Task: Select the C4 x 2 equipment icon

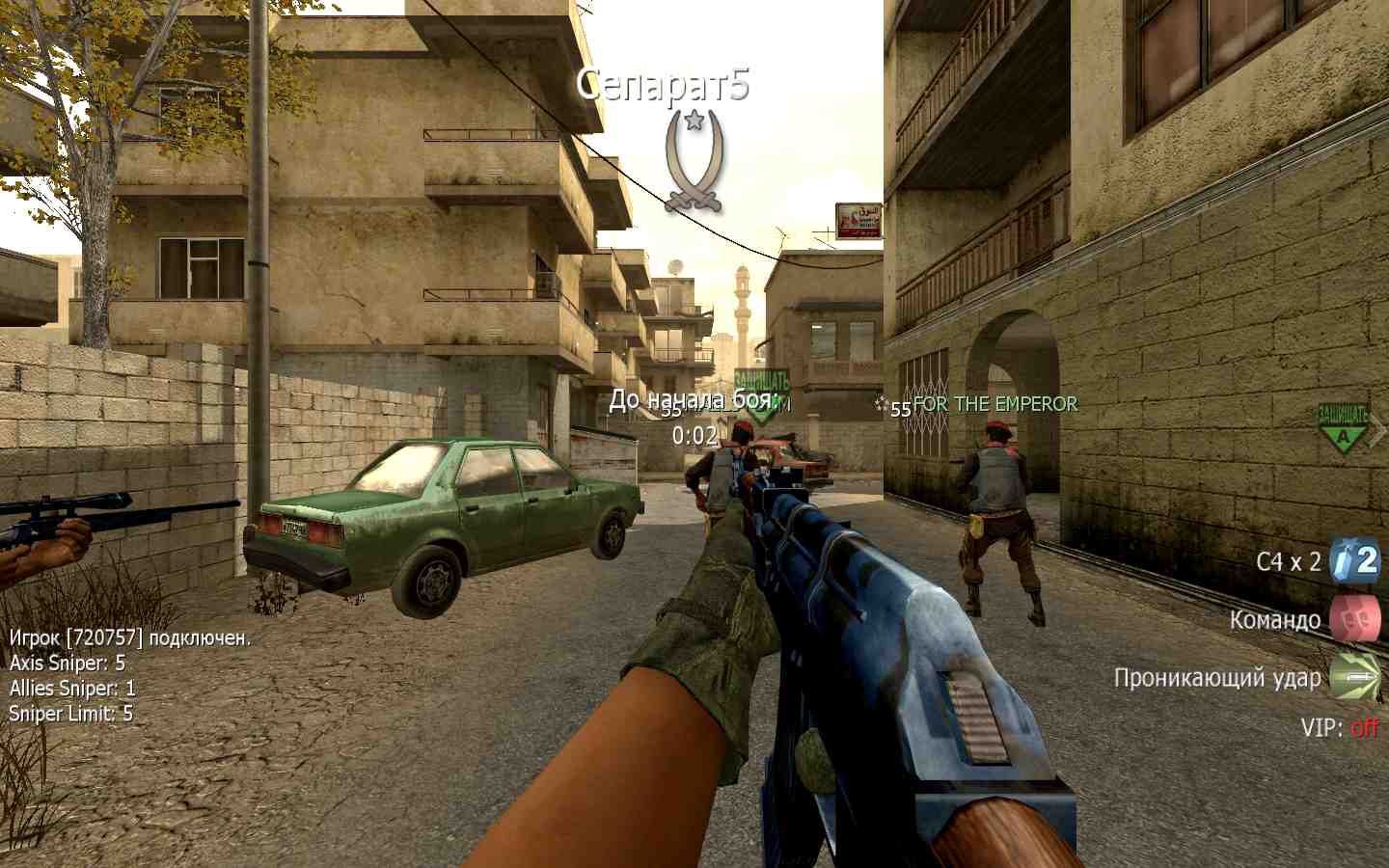Action: (1354, 560)
